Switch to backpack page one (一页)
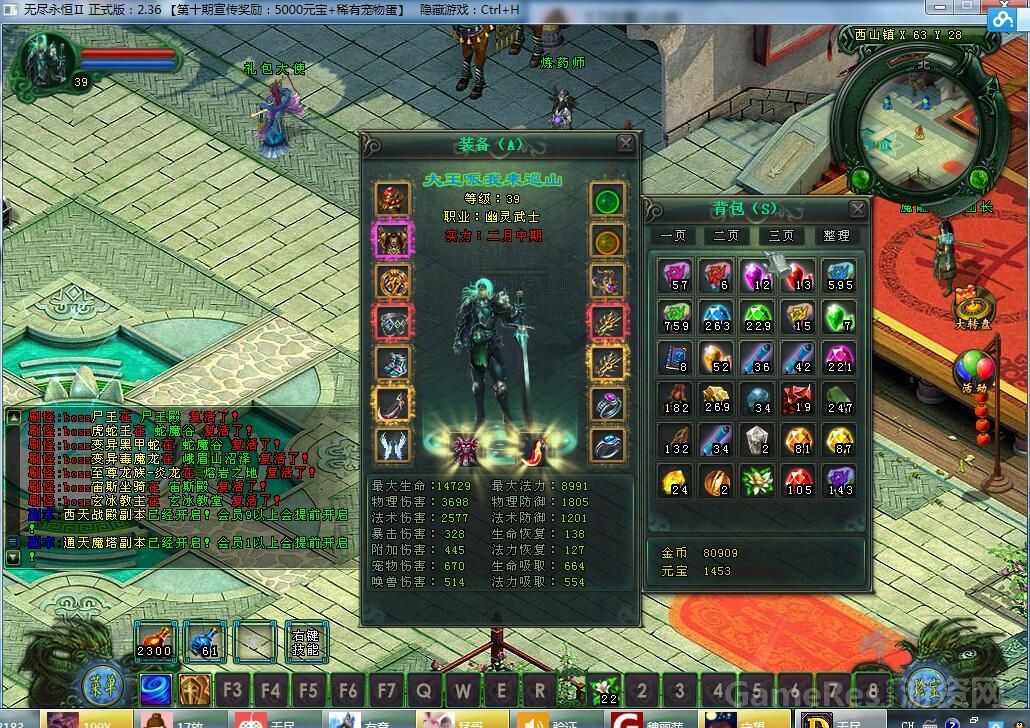Viewport: 1030px width, 728px height. click(x=673, y=236)
